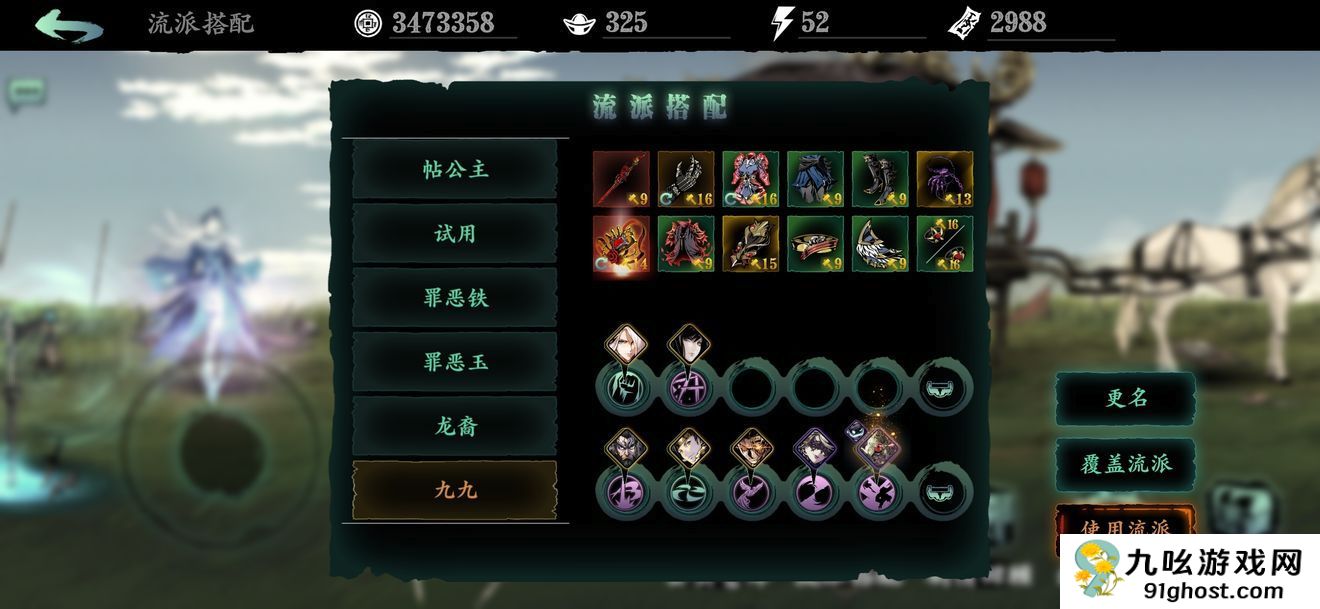Select the 帖公主 build entry
This screenshot has width=1320, height=609.
pos(455,170)
